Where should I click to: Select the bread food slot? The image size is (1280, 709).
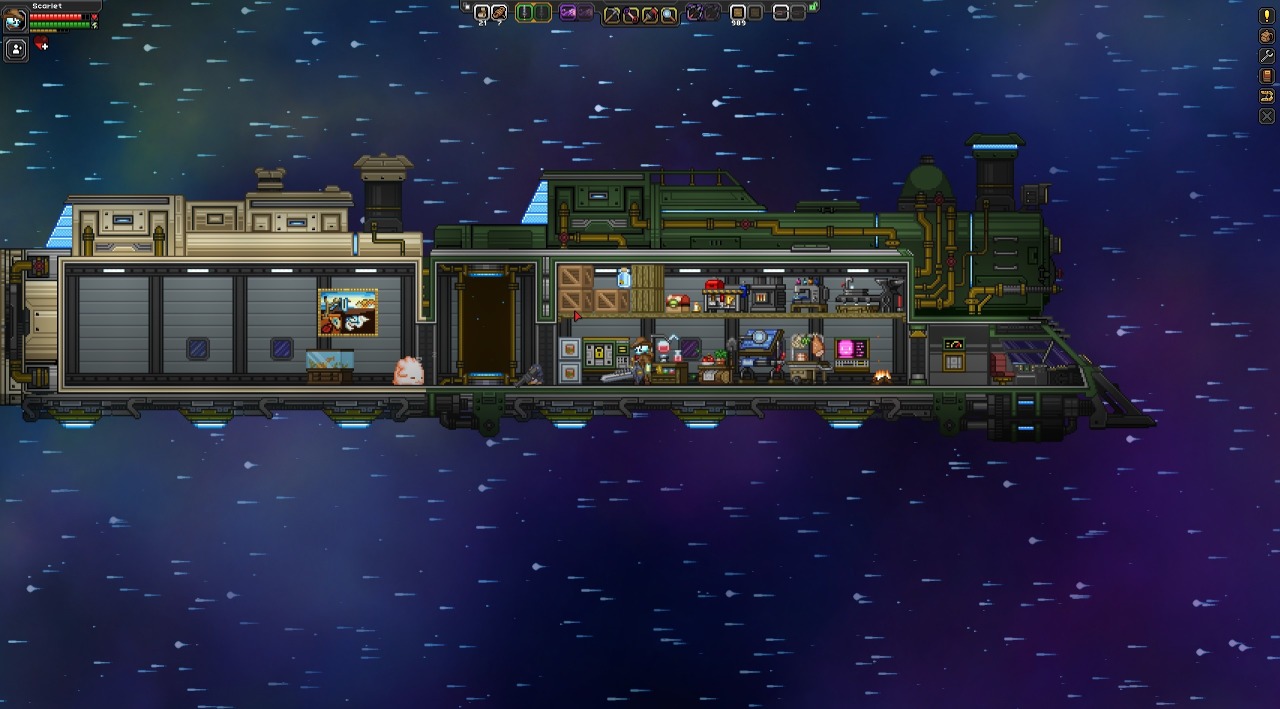[x=499, y=13]
